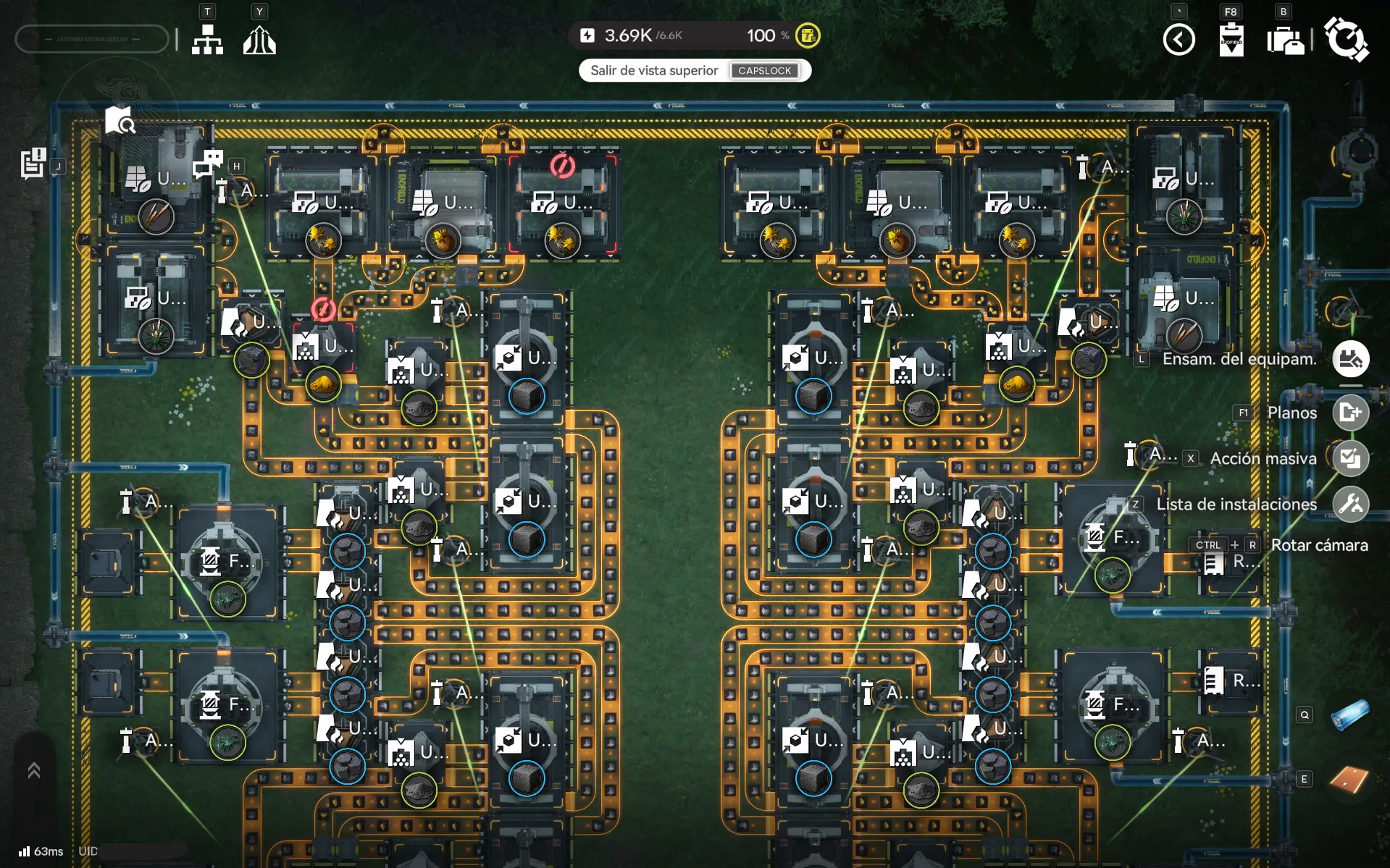This screenshot has height=868, width=1390.
Task: Click the round back arrow button
Action: [x=1178, y=39]
